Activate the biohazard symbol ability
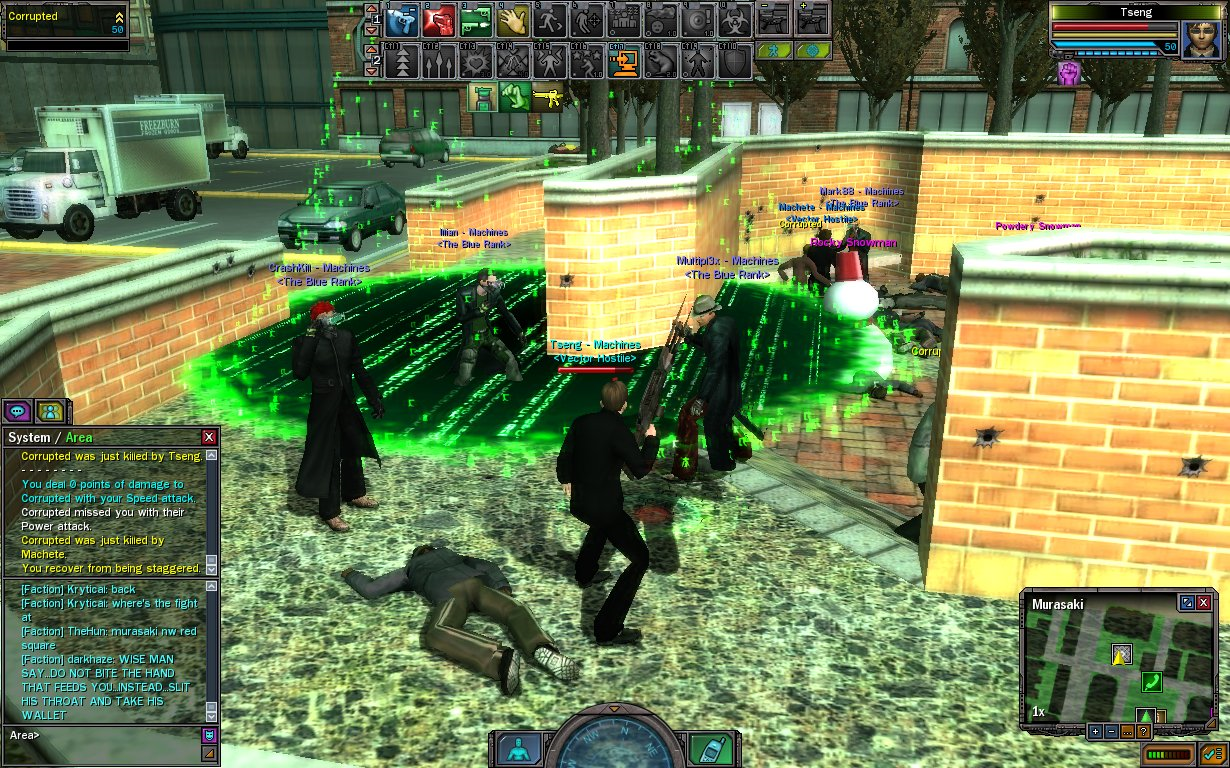1230x768 pixels. pyautogui.click(x=736, y=20)
